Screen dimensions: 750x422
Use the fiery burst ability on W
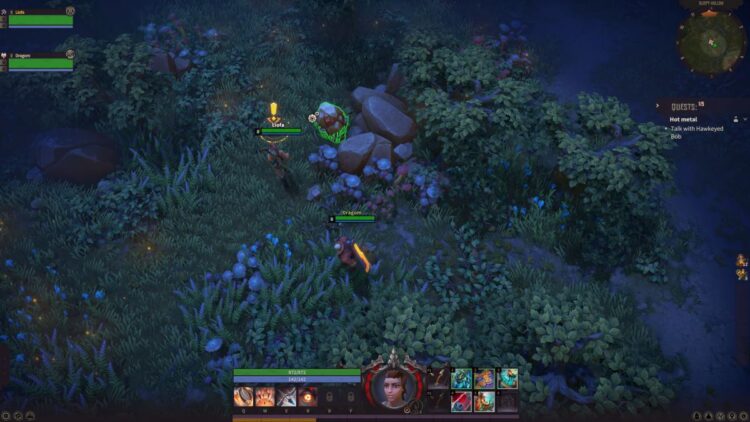(265, 396)
